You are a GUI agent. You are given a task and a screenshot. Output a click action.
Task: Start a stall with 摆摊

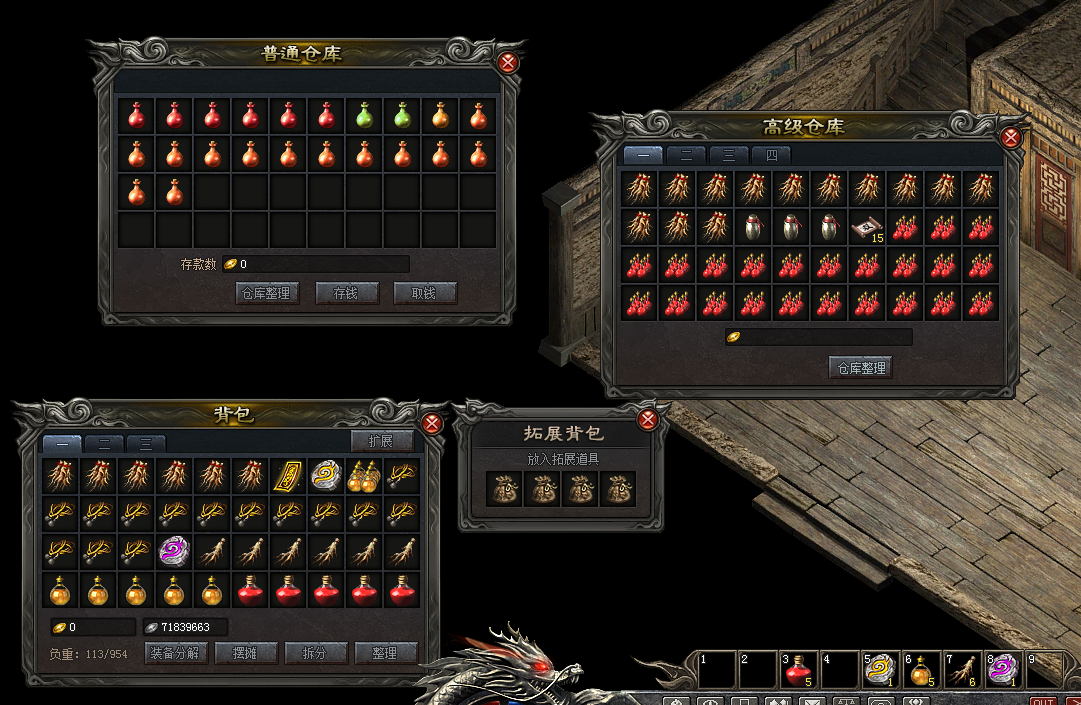pyautogui.click(x=245, y=653)
